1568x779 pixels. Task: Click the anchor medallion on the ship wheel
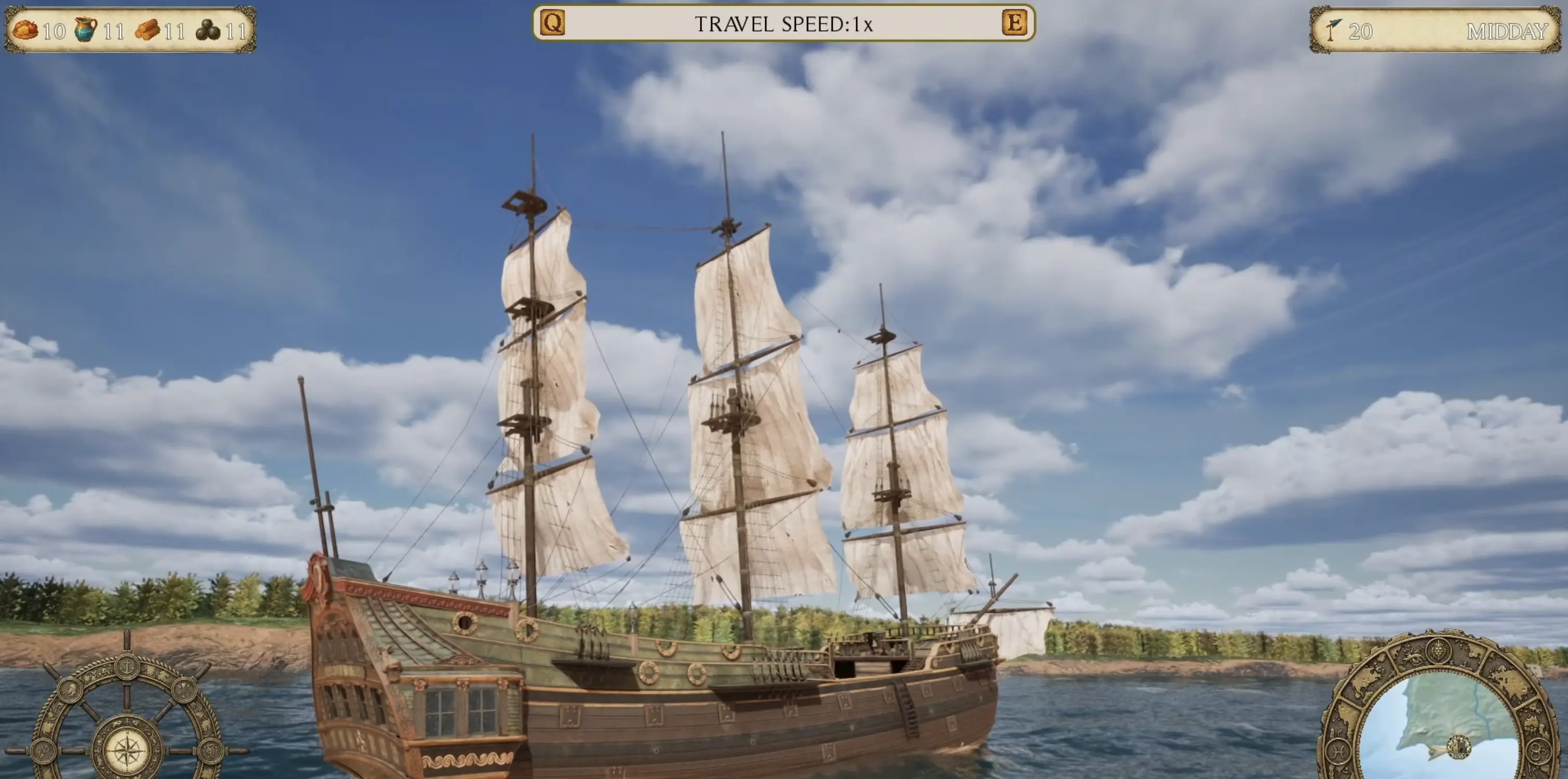click(x=127, y=667)
